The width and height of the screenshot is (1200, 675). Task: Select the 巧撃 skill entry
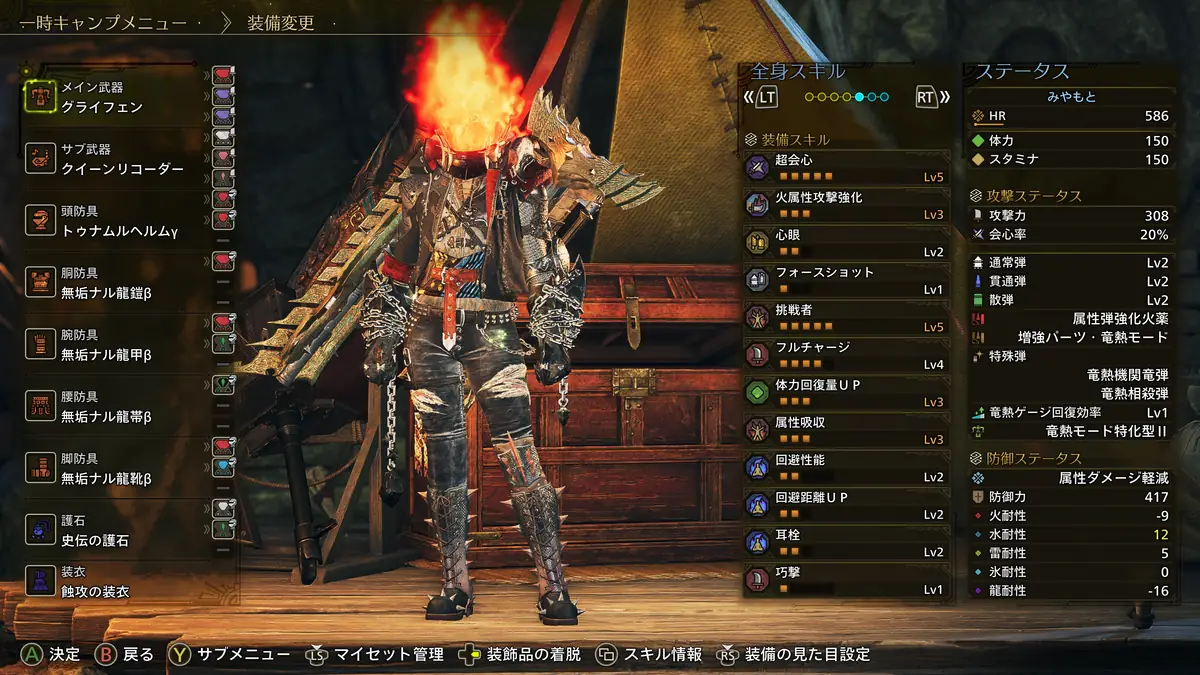pos(845,580)
